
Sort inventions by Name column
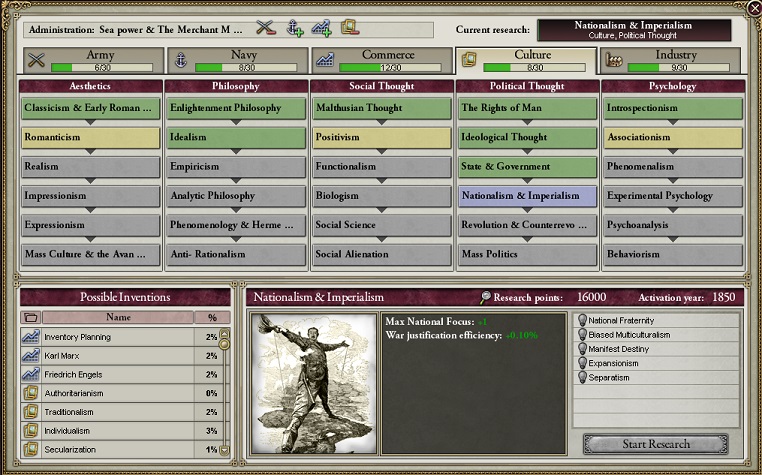(118, 317)
